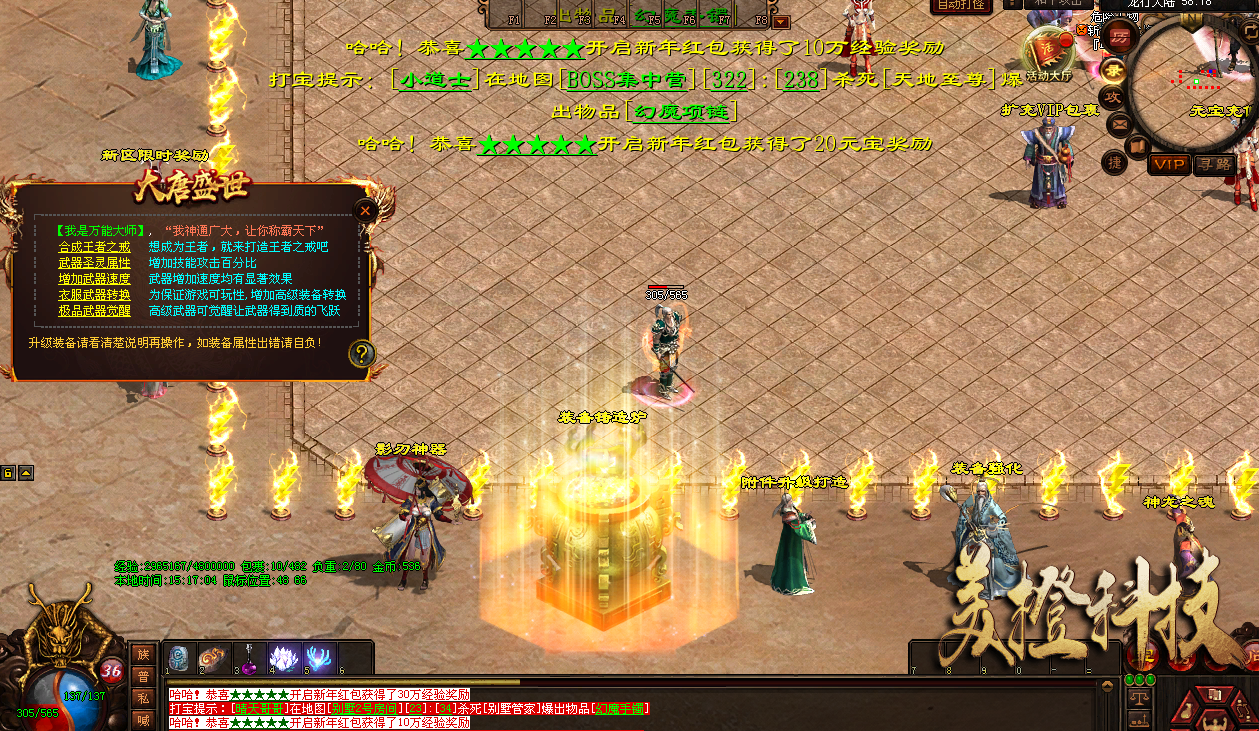The image size is (1259, 731).
Task: Close the 大唐盛世 dialog window
Action: [x=365, y=210]
